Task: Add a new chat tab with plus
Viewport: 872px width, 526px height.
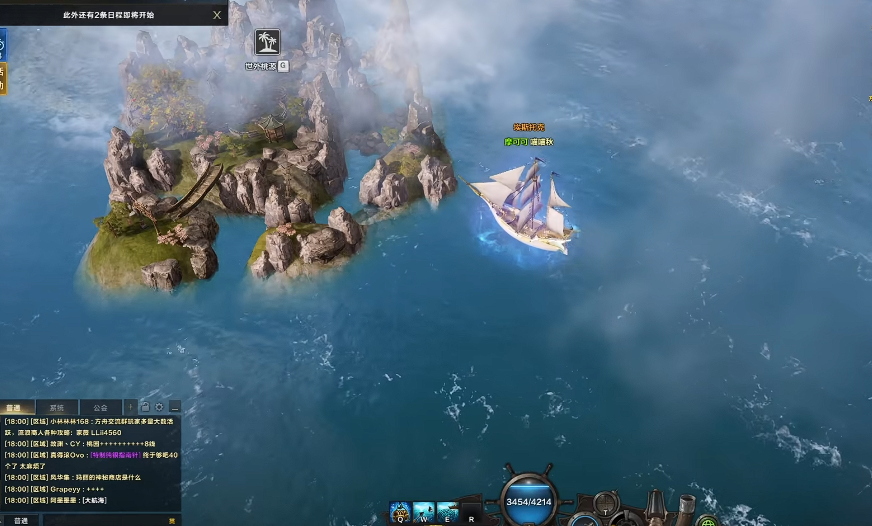Action: coord(130,407)
